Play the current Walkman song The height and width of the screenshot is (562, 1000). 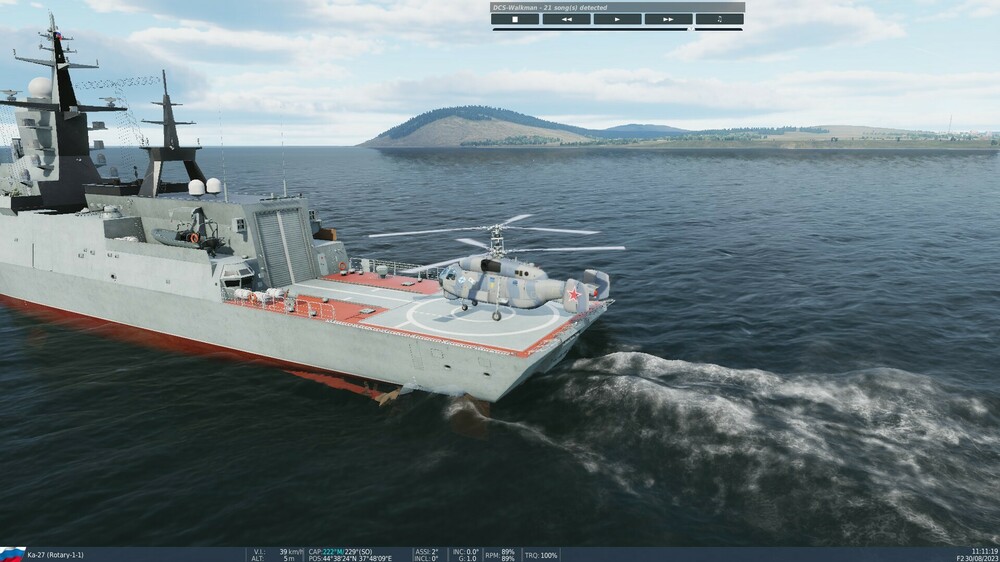[x=617, y=19]
